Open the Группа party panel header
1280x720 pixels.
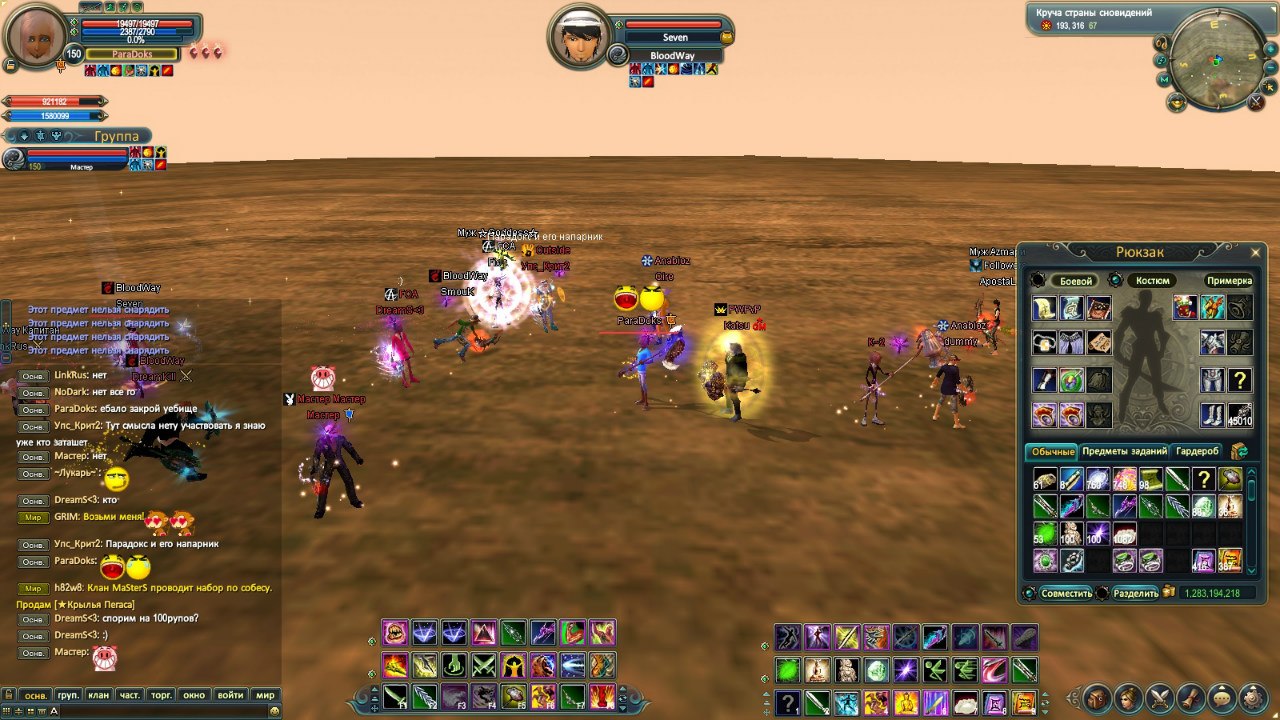(x=115, y=135)
